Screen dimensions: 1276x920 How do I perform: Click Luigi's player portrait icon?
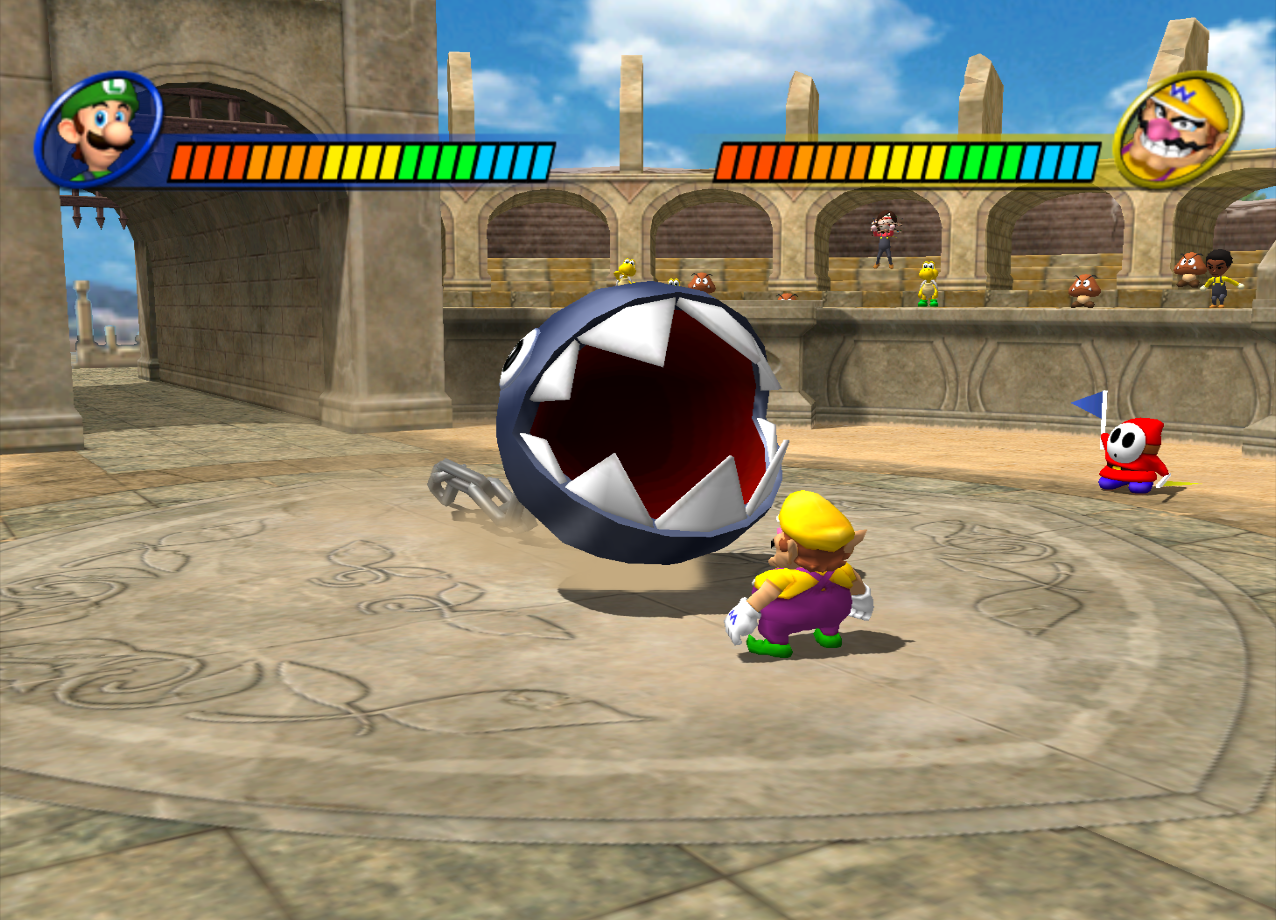point(98,129)
